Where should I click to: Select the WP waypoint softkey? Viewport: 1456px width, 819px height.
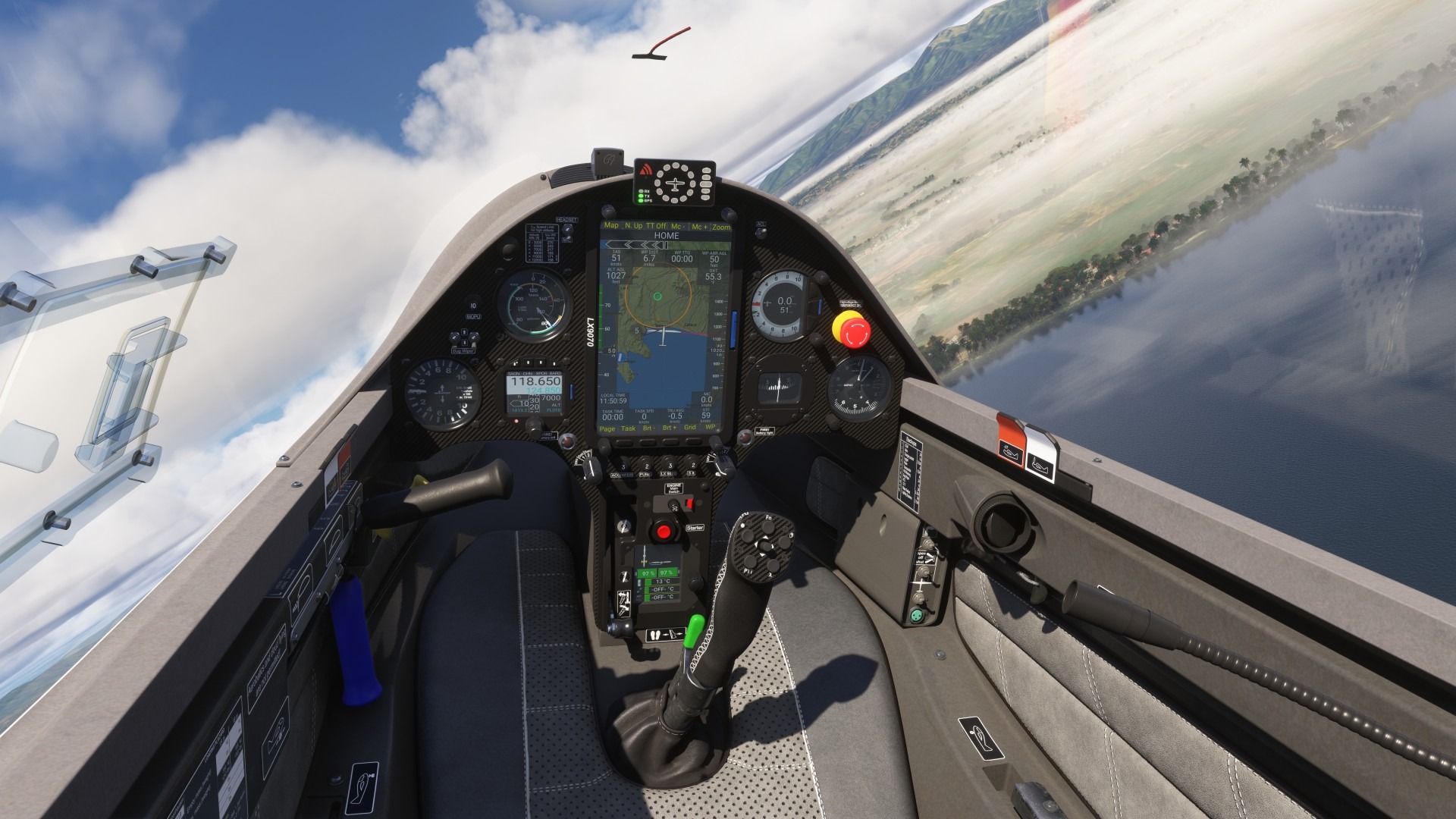(x=711, y=428)
